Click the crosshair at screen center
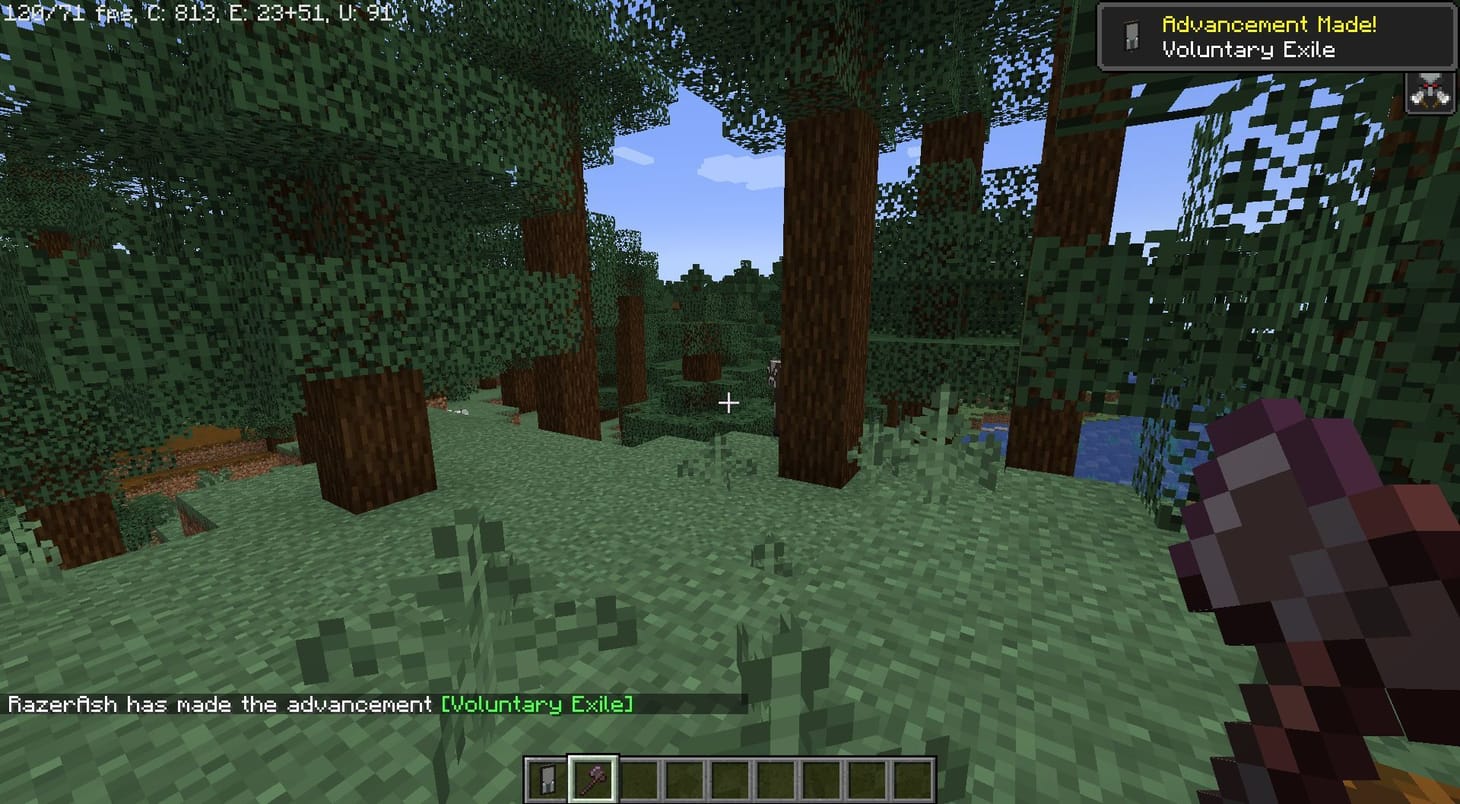 coord(729,403)
